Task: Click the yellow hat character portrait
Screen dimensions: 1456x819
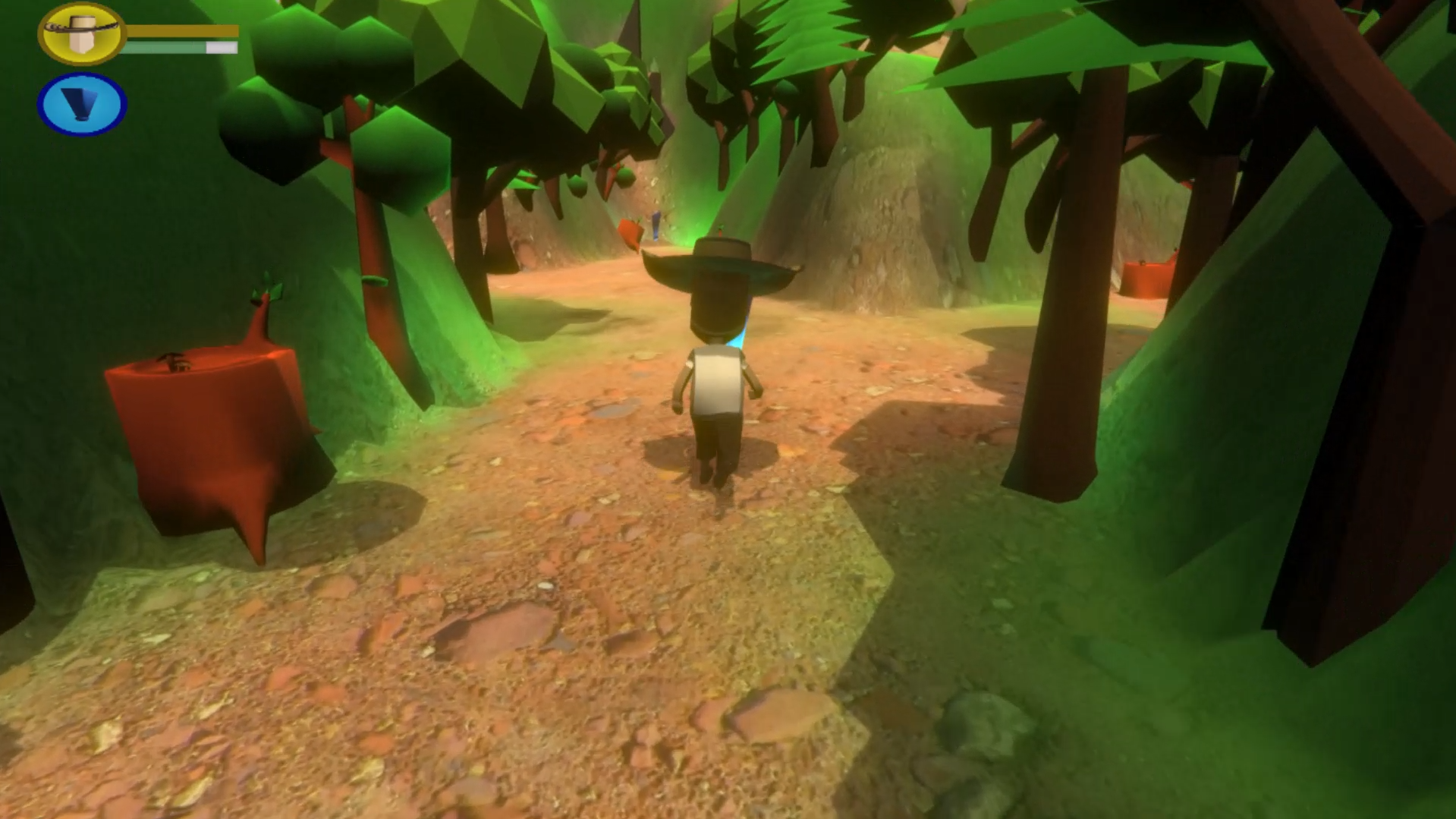Action: pyautogui.click(x=82, y=33)
